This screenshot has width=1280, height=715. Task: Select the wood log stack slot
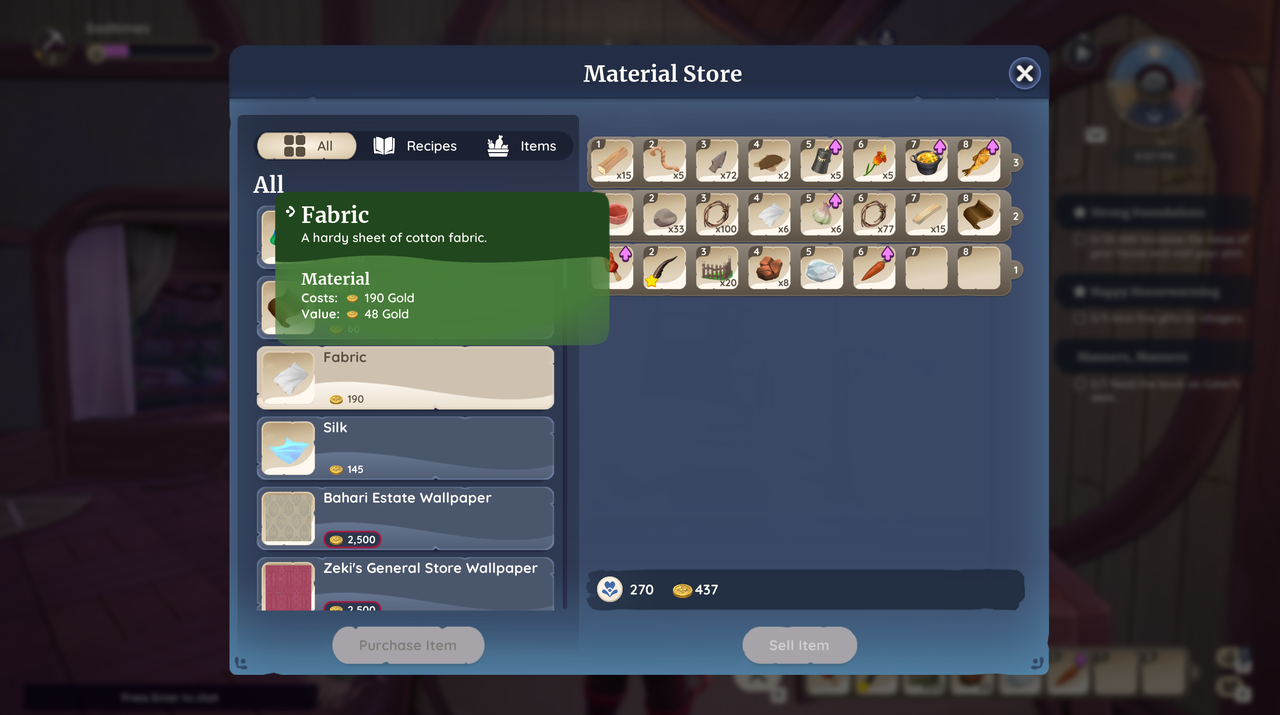click(612, 161)
